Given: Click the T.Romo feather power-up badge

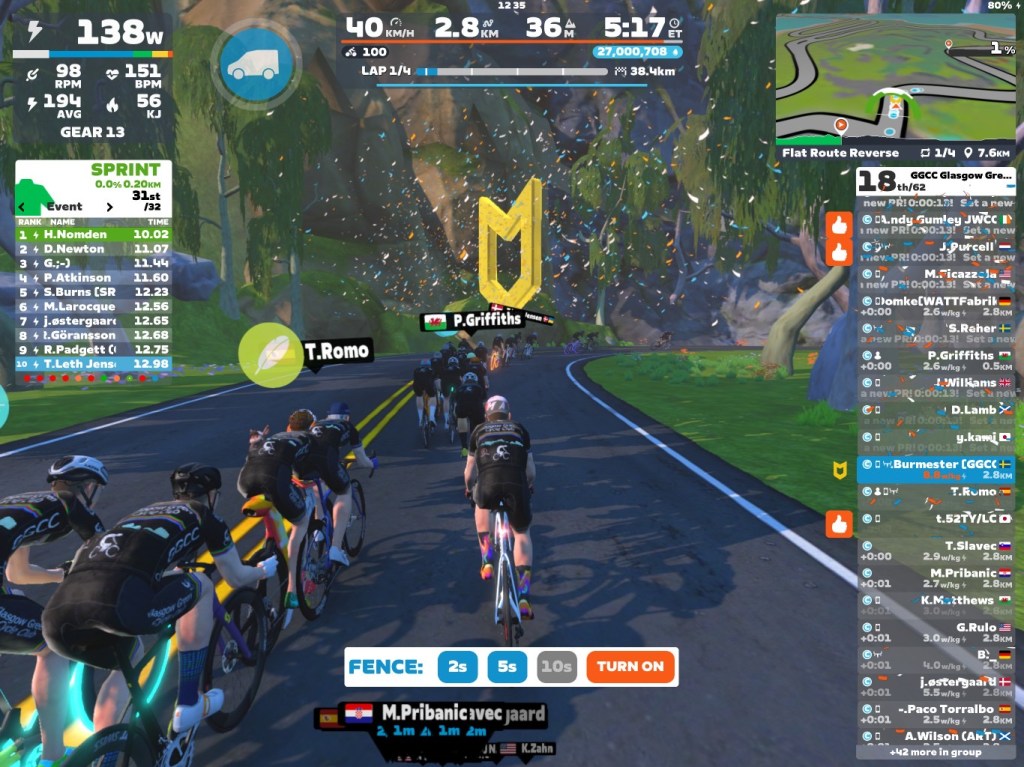Looking at the screenshot, I should [270, 354].
